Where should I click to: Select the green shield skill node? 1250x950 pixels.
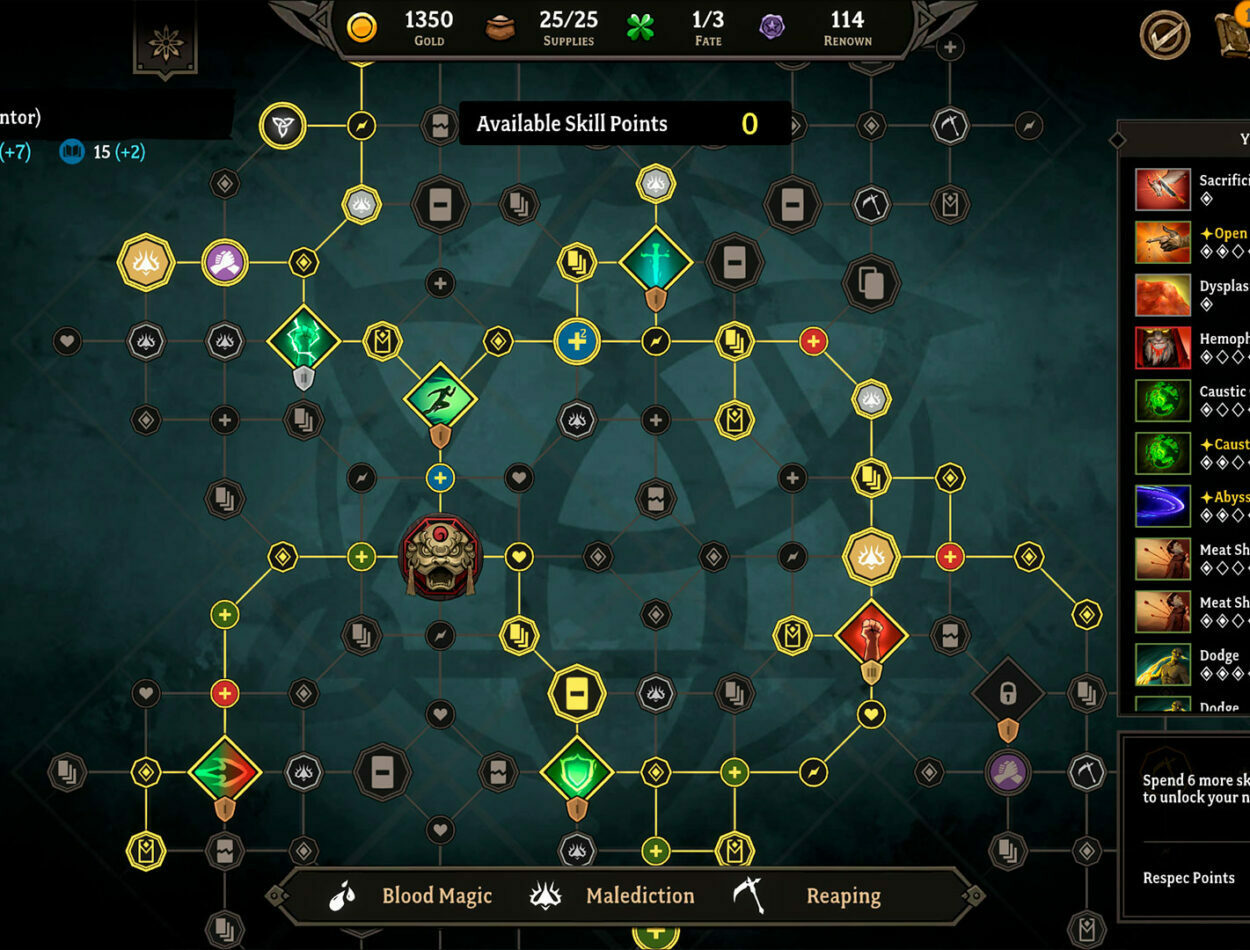(x=577, y=772)
